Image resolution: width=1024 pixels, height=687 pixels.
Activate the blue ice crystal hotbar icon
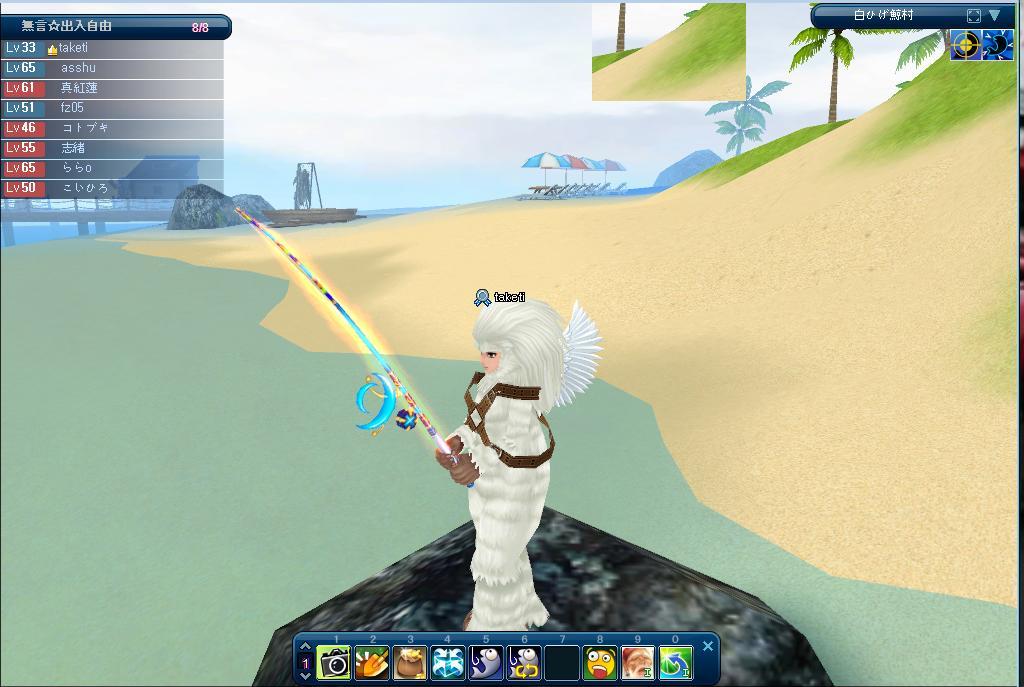[x=448, y=663]
